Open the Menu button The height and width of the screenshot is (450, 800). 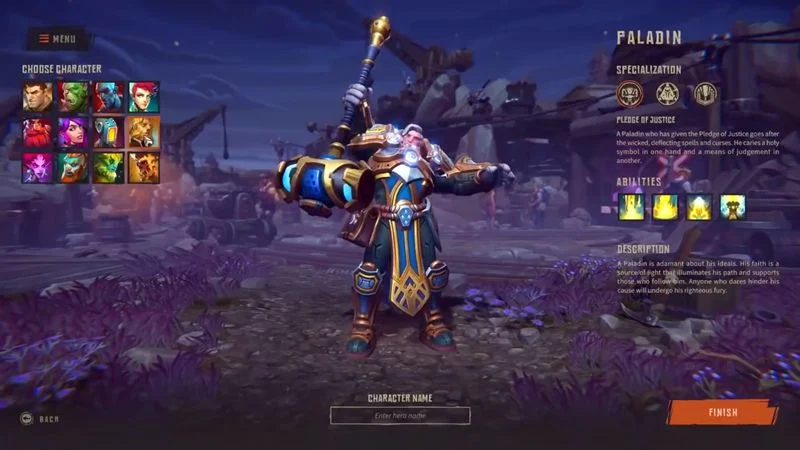tap(58, 39)
